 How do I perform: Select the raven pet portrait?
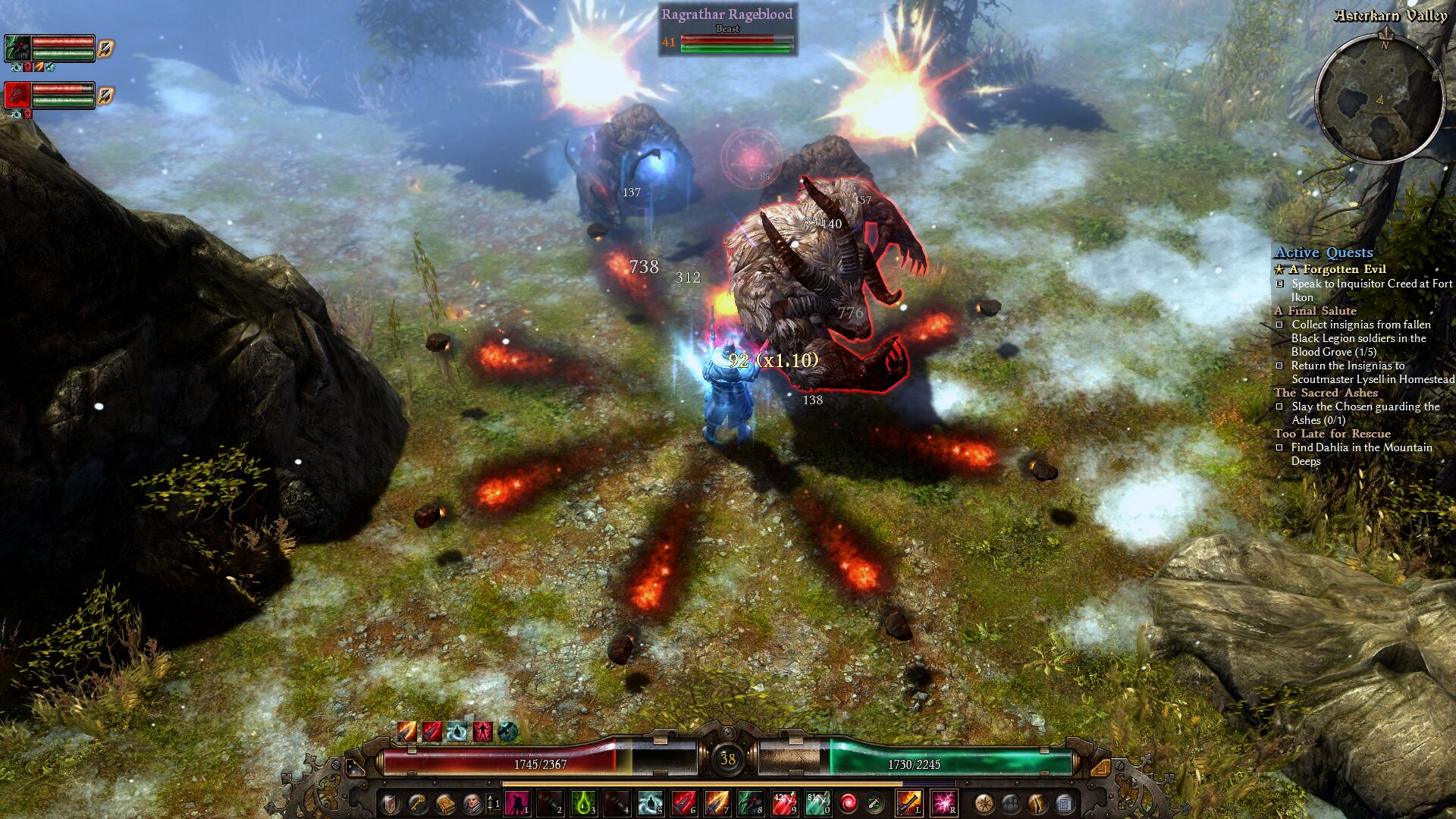point(17,49)
